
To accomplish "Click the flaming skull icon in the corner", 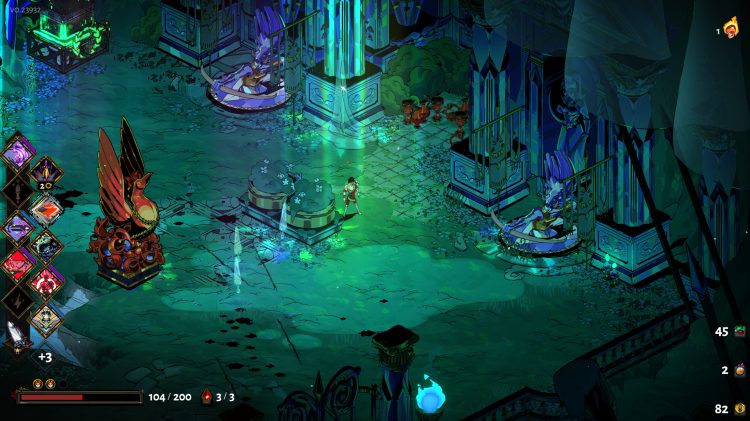I will tap(730, 29).
